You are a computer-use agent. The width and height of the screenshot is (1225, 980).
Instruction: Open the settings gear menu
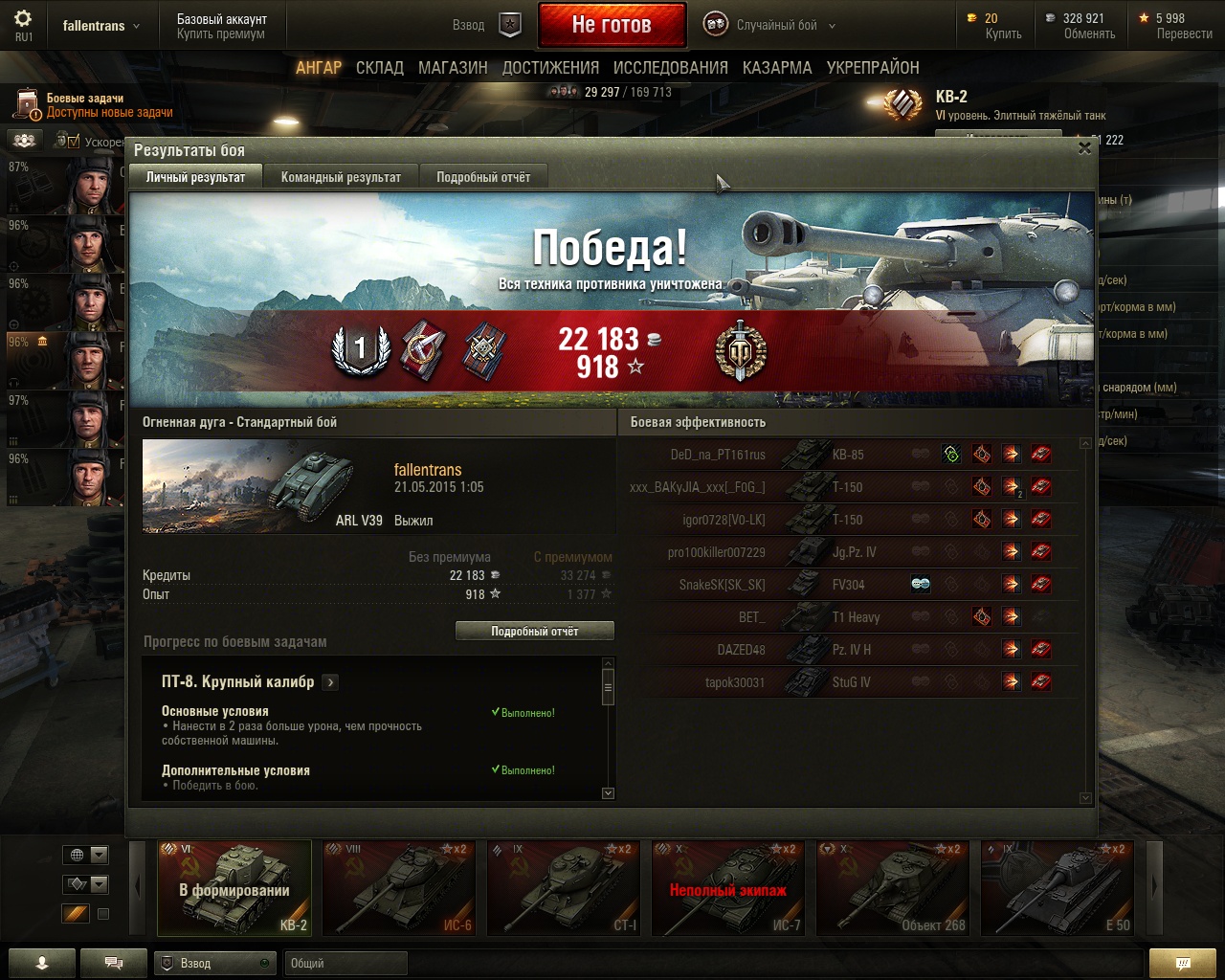click(x=23, y=20)
